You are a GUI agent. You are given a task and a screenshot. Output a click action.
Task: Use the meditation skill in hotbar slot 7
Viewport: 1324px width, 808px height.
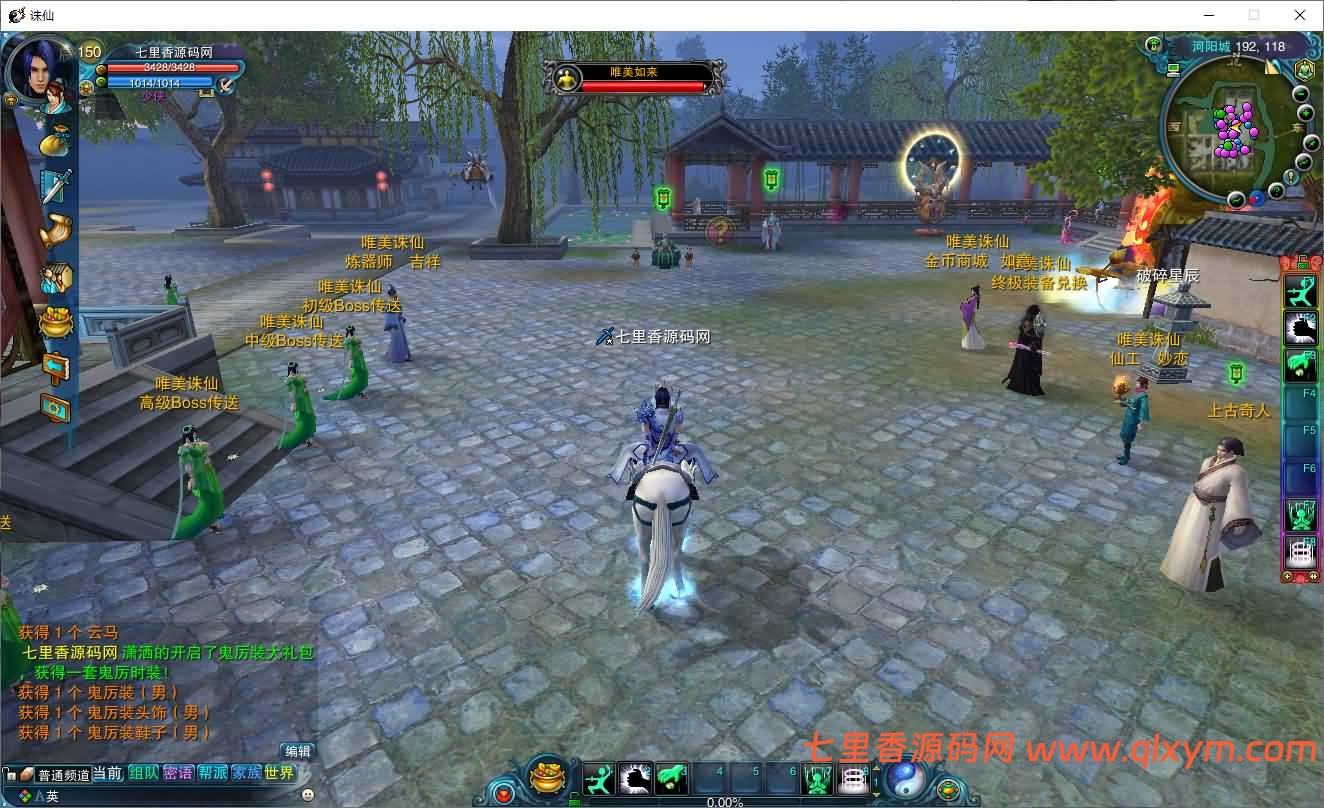pyautogui.click(x=818, y=779)
